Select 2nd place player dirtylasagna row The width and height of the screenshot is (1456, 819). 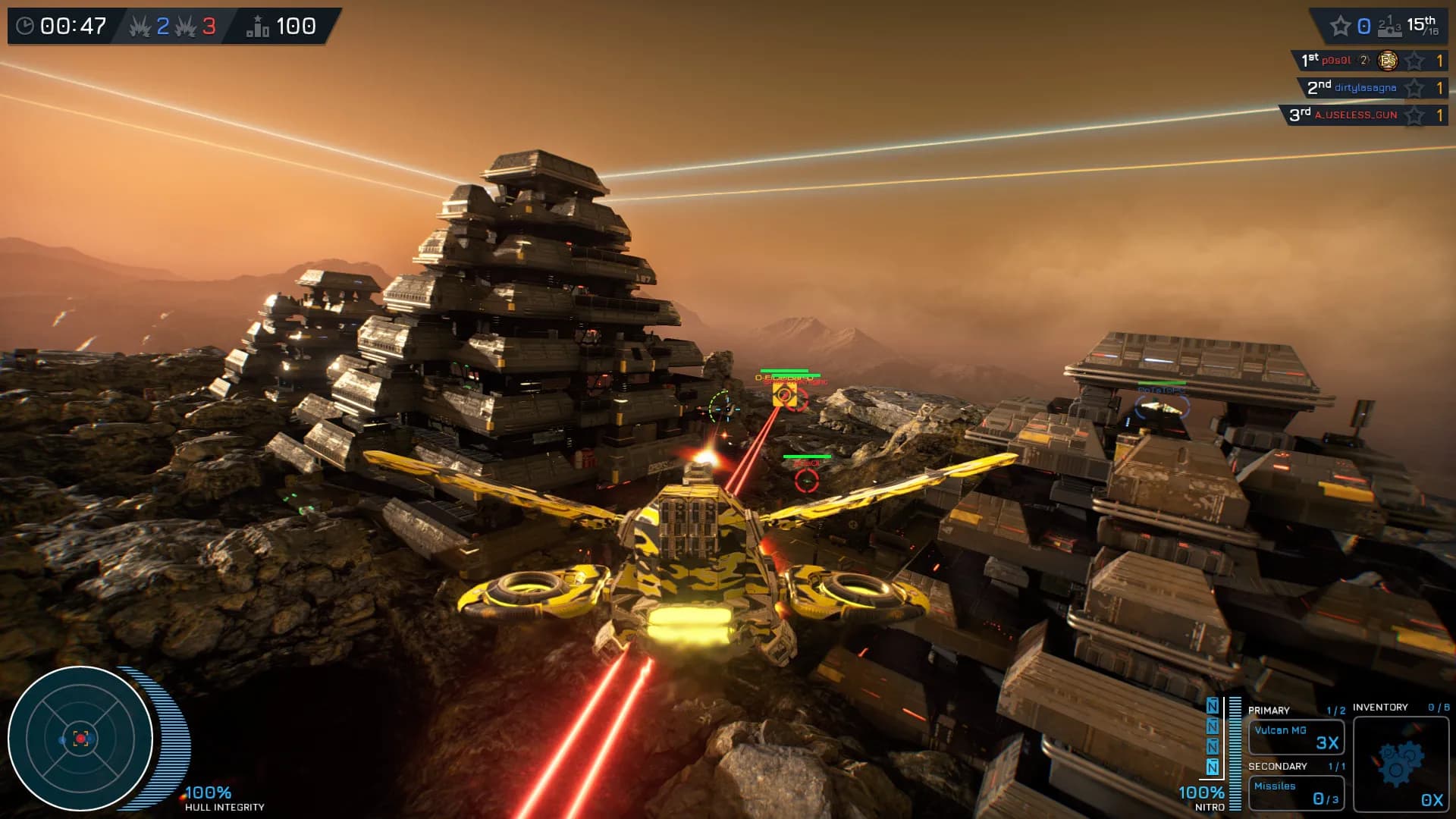pos(1371,88)
